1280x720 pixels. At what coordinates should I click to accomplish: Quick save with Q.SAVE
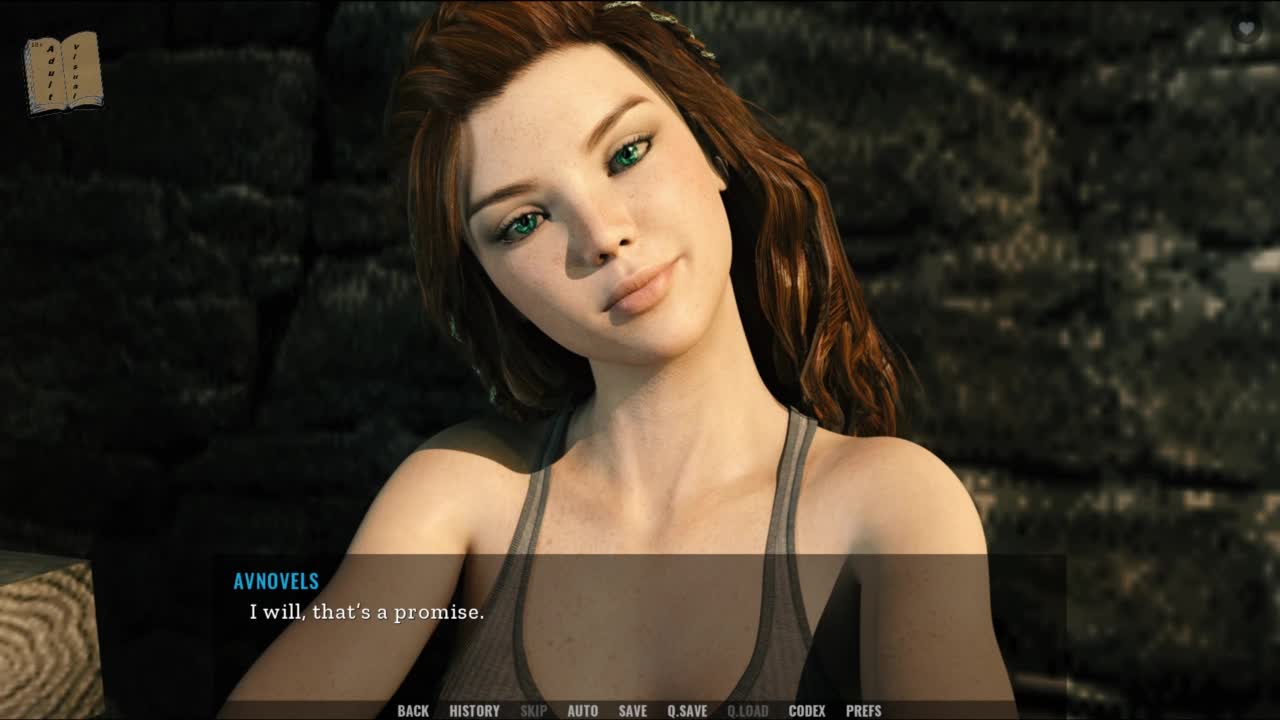(687, 711)
